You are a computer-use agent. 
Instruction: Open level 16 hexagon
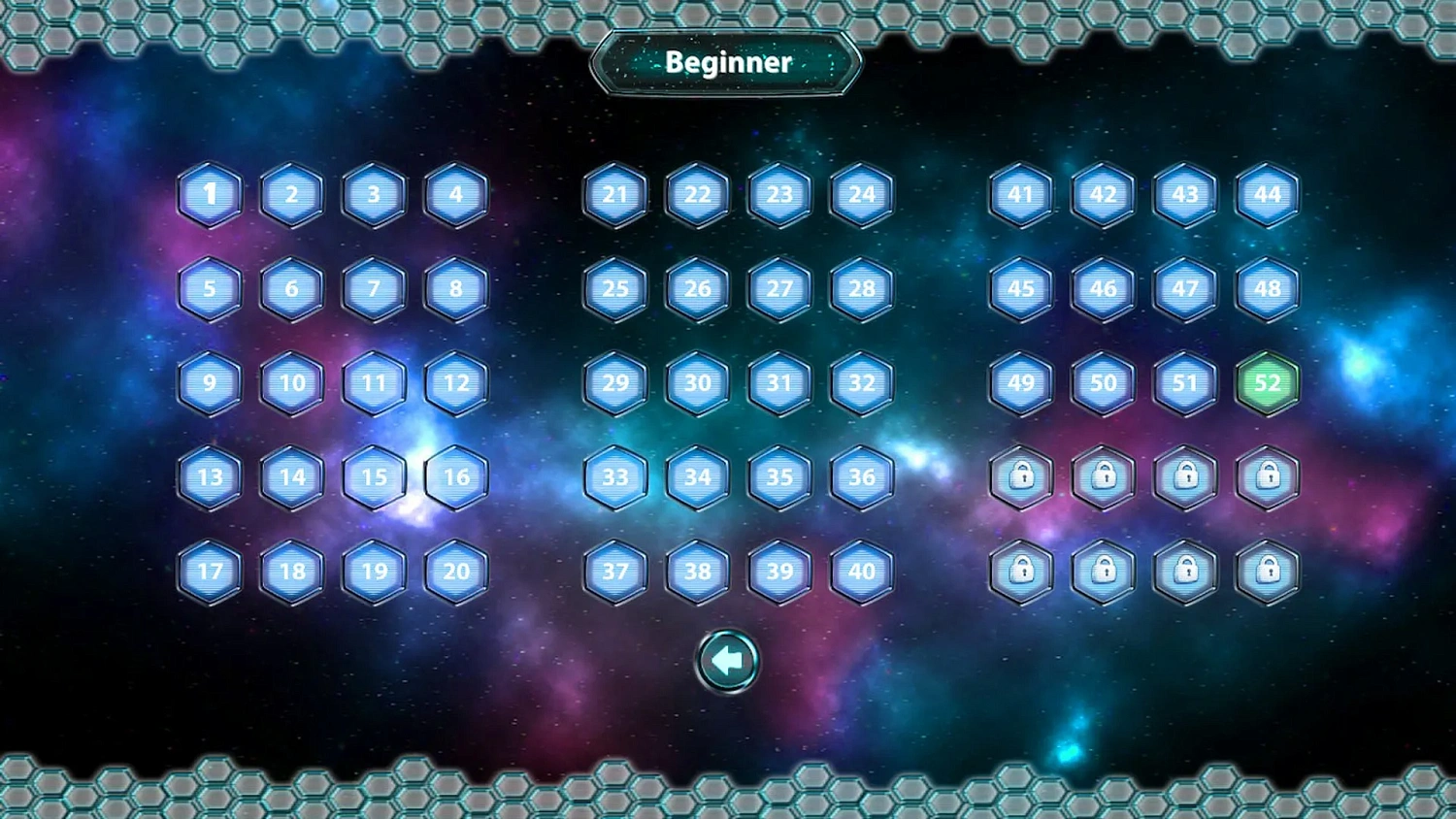(x=455, y=476)
